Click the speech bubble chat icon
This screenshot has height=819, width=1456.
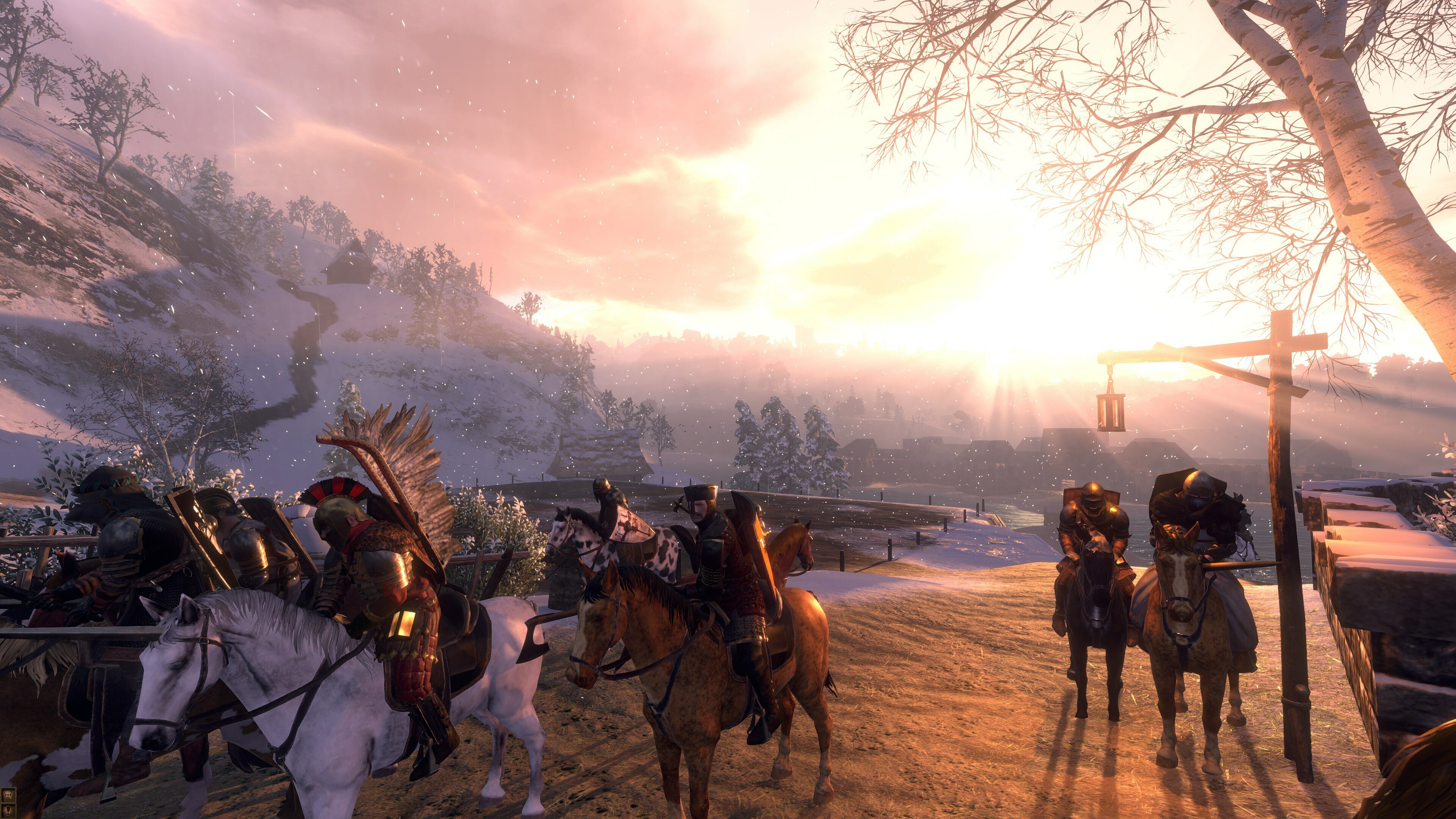8,795
